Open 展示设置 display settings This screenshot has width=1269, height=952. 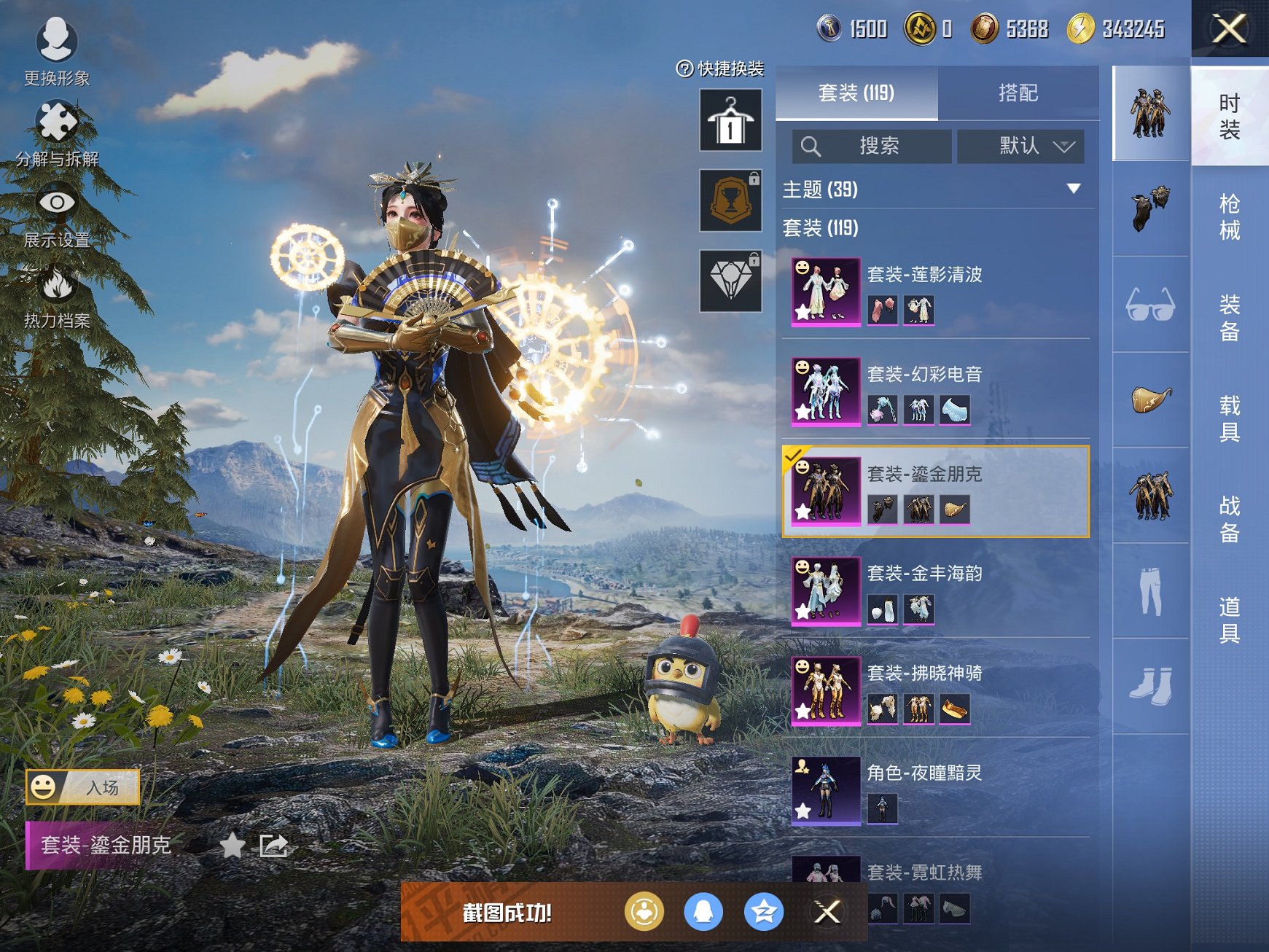[57, 215]
